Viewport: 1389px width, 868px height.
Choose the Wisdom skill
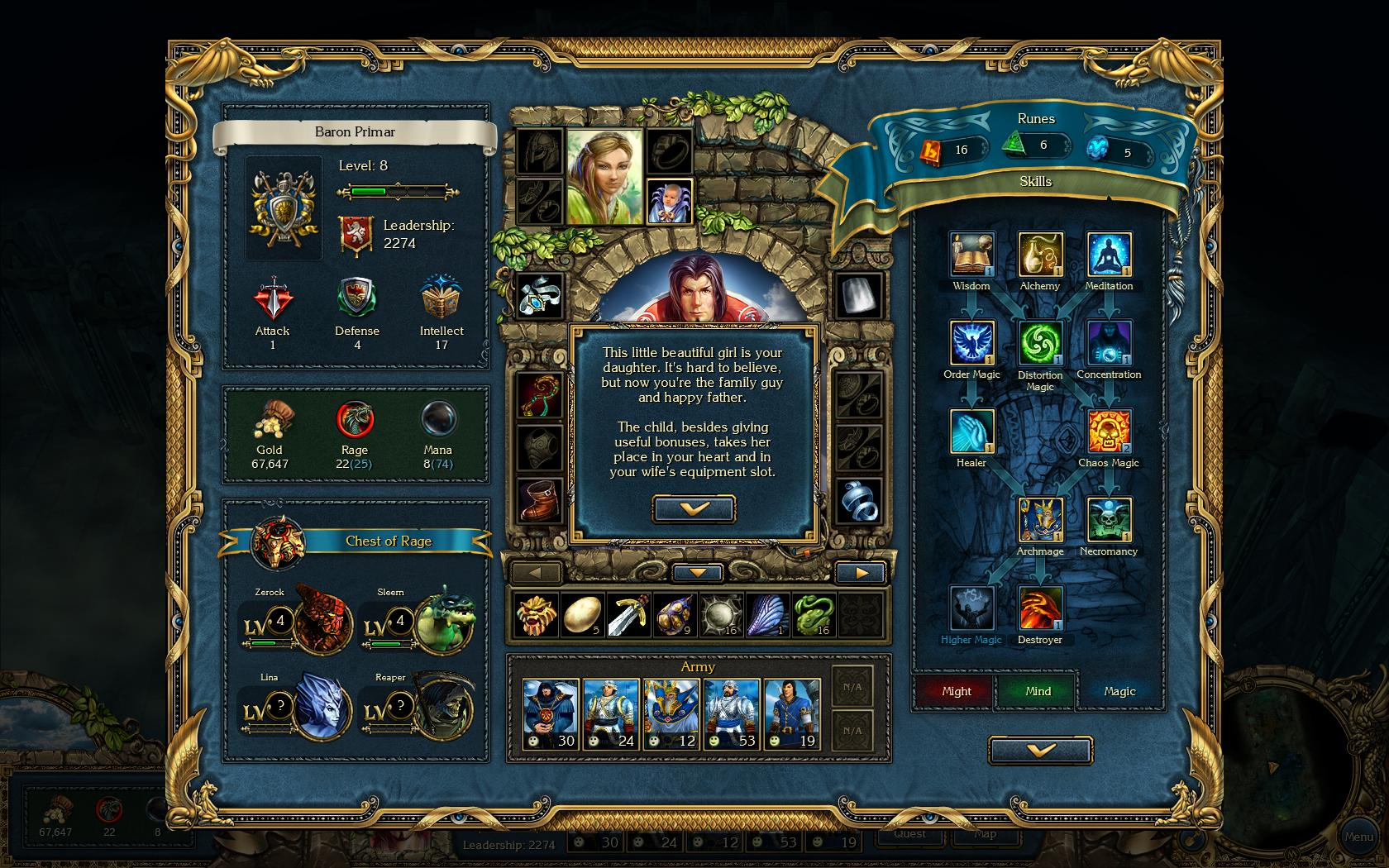coord(971,255)
